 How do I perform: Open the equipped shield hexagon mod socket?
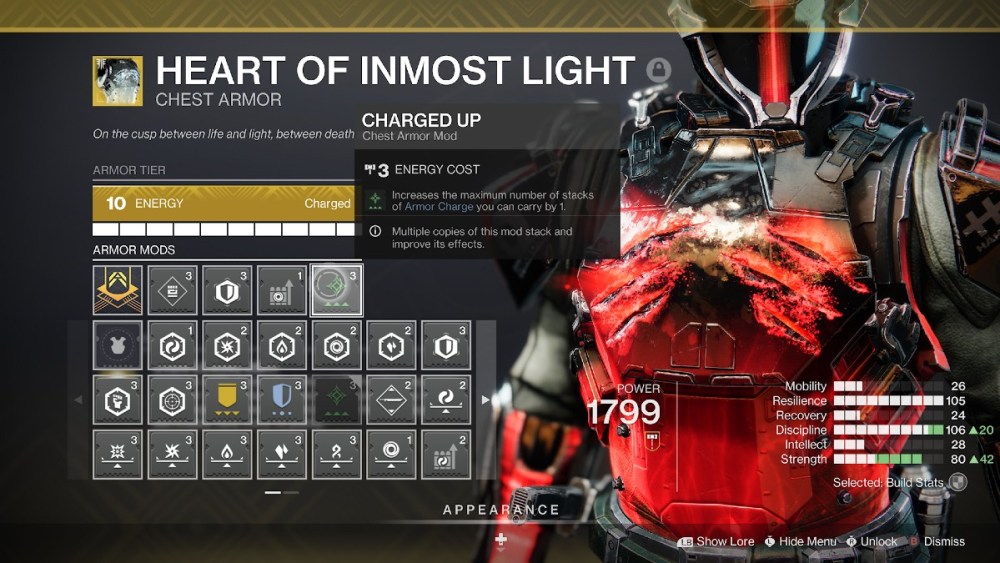[x=227, y=290]
